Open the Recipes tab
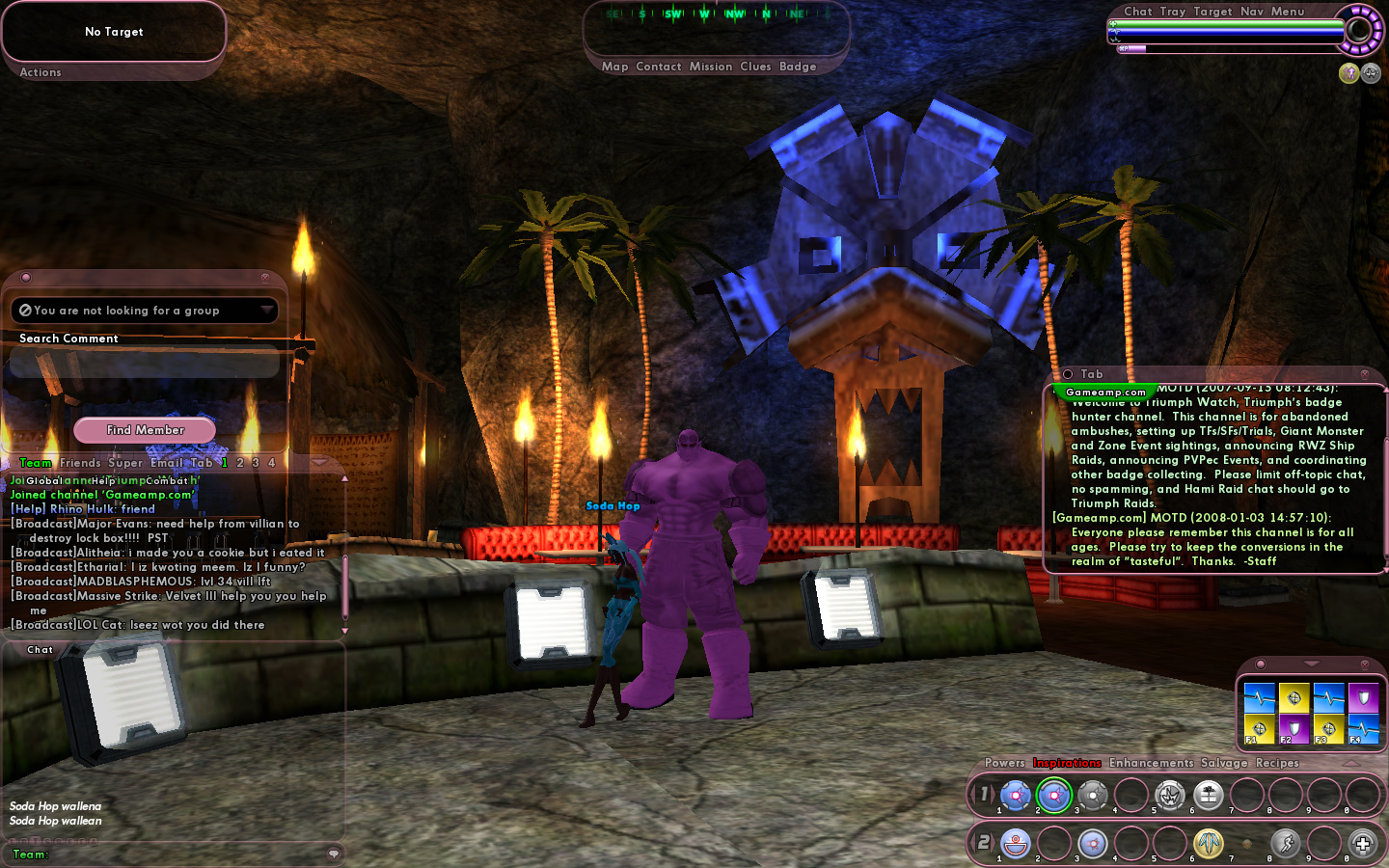This screenshot has width=1389, height=868. 1277,763
